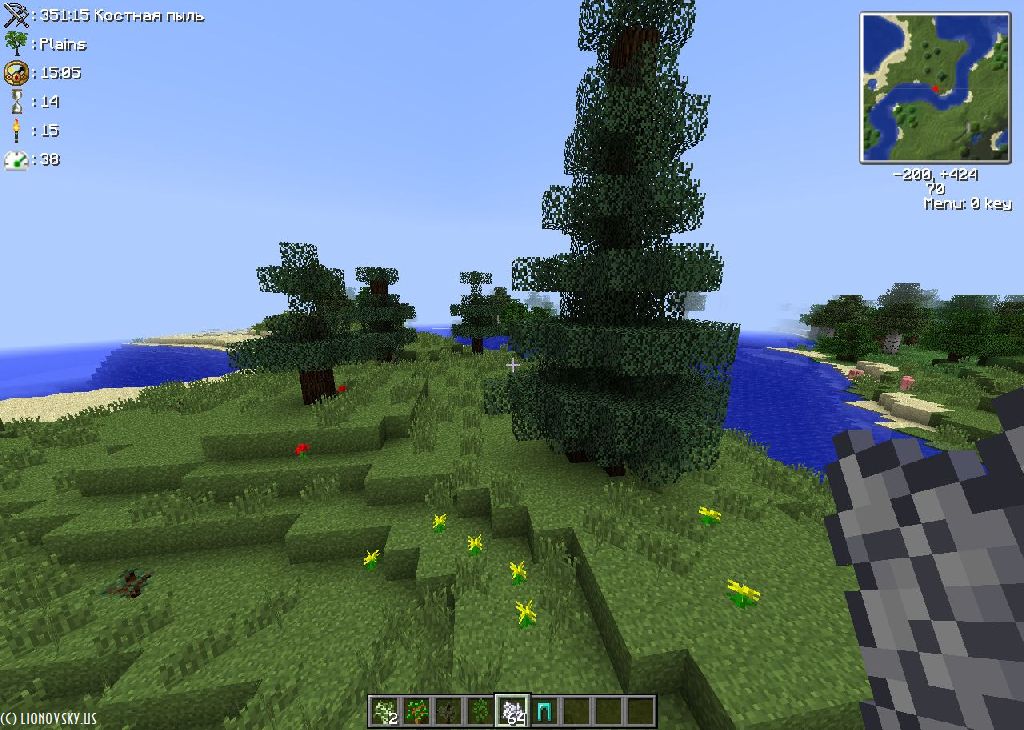The image size is (1024, 730).
Task: Click the tree biome icon beside Plains
Action: coord(16,43)
